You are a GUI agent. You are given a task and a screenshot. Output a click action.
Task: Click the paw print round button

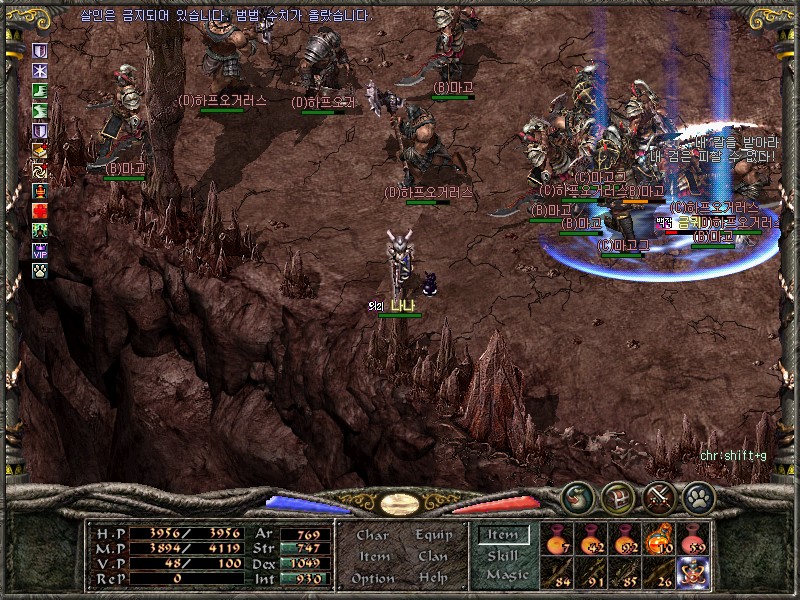coord(698,496)
